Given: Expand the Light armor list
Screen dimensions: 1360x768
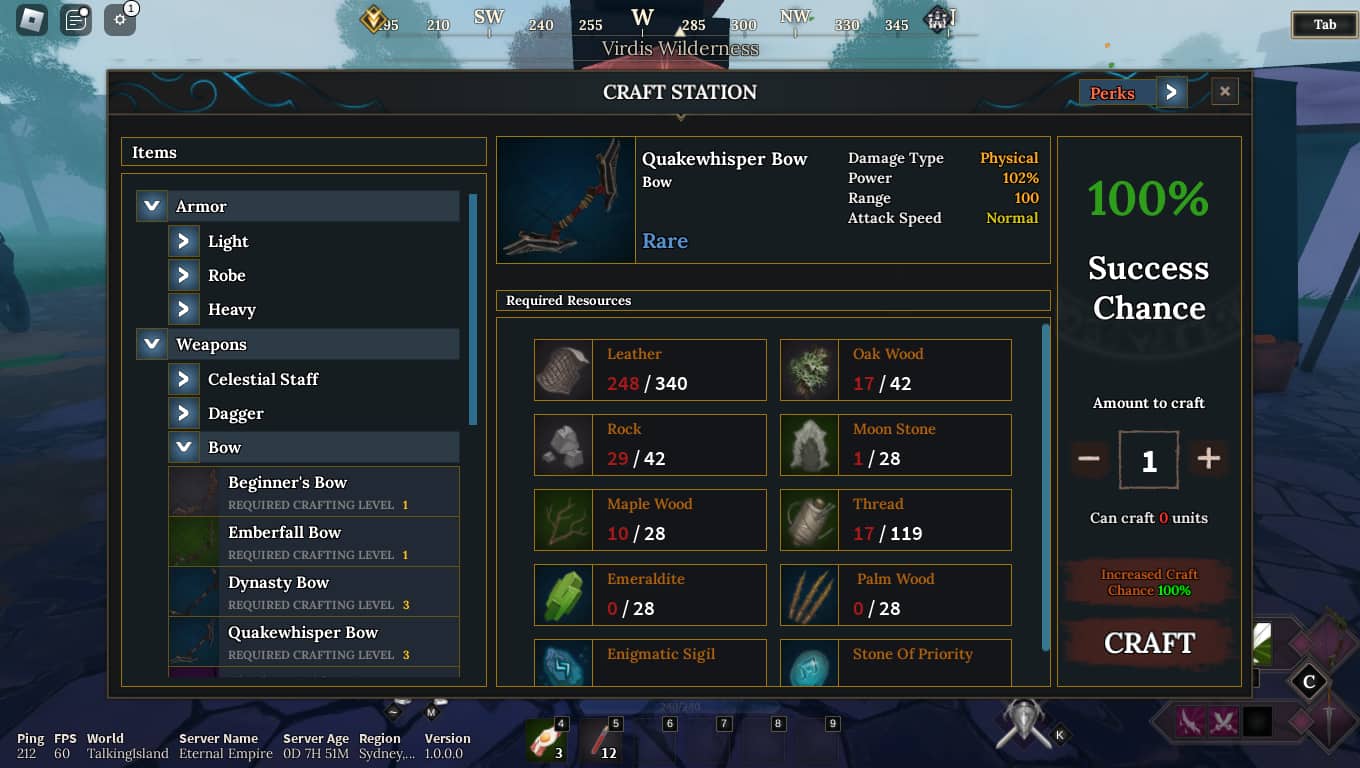Looking at the screenshot, I should (x=183, y=241).
